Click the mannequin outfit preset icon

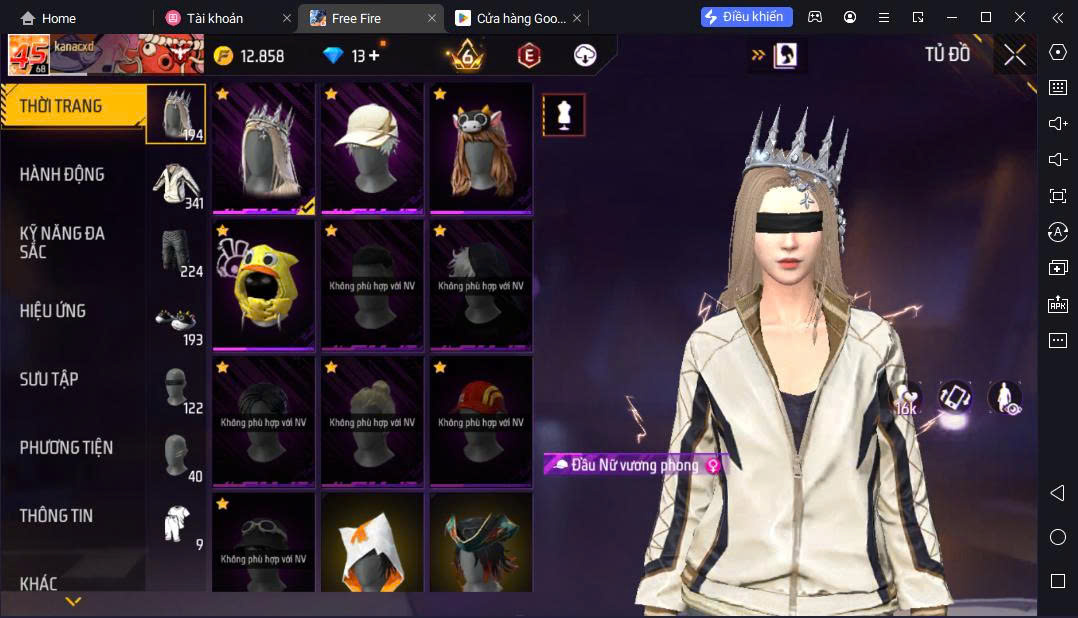pos(564,115)
